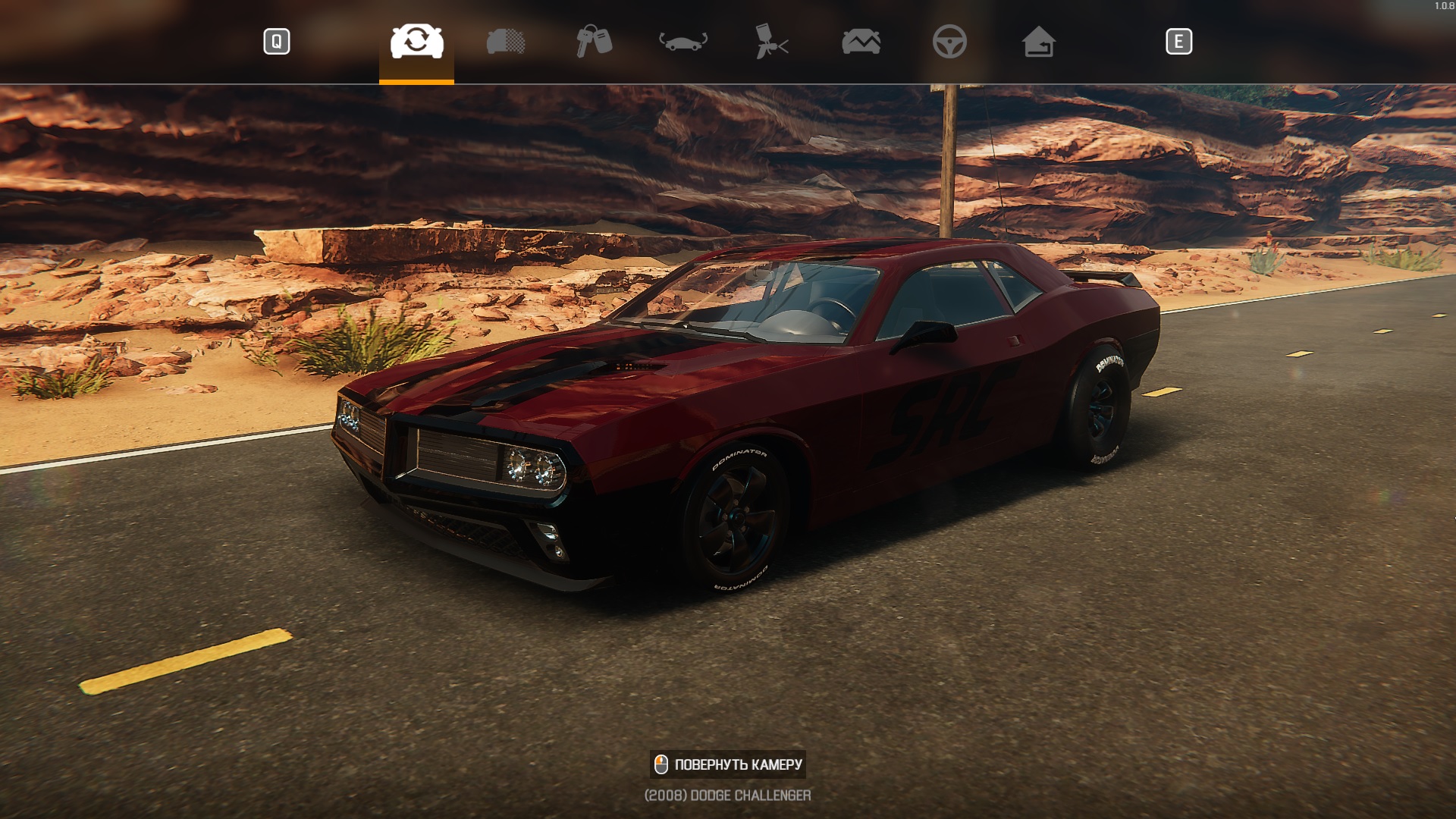Click the car's front headlights
This screenshot has height=819, width=1456.
pyautogui.click(x=531, y=466)
